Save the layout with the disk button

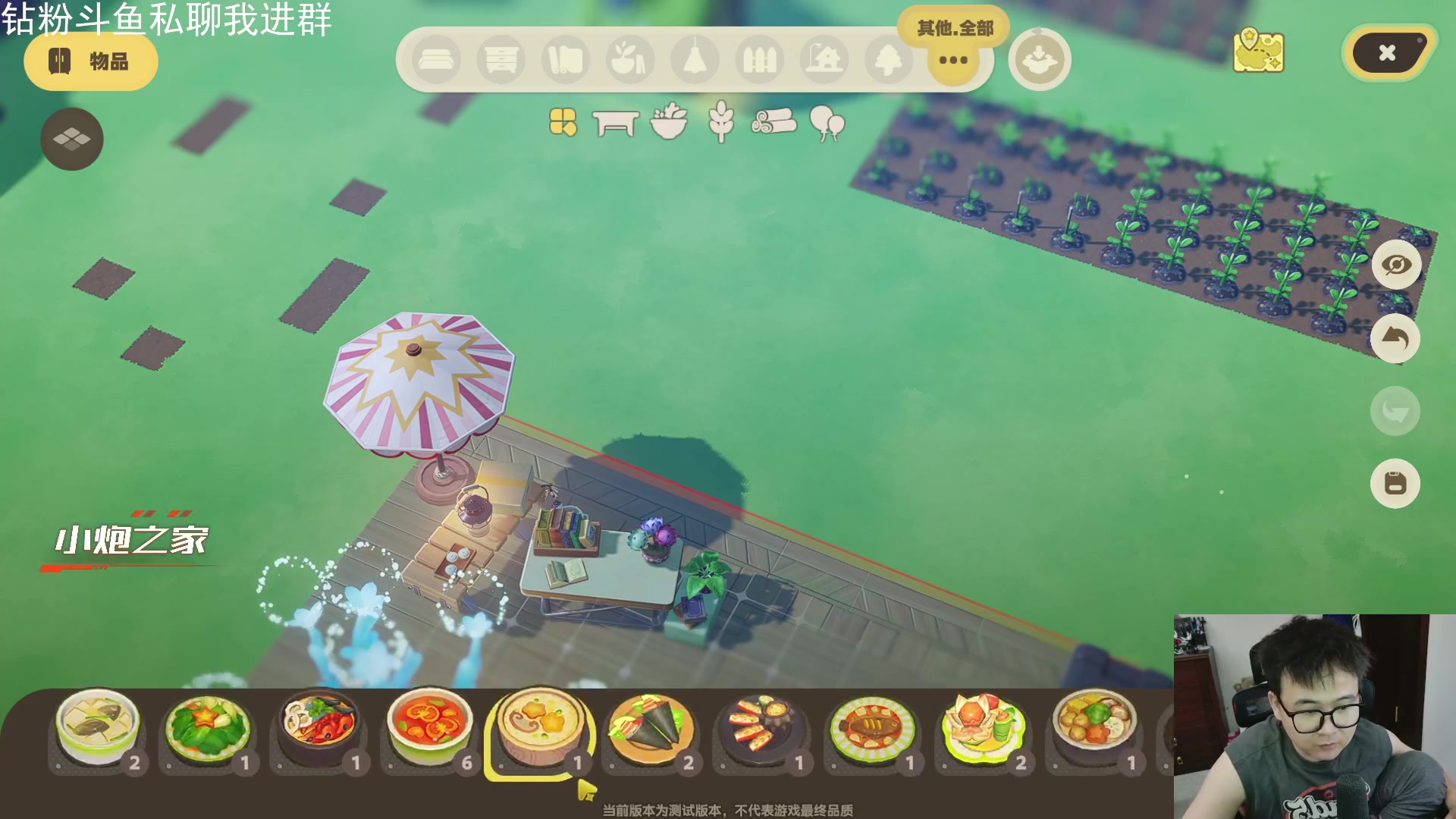click(x=1395, y=484)
